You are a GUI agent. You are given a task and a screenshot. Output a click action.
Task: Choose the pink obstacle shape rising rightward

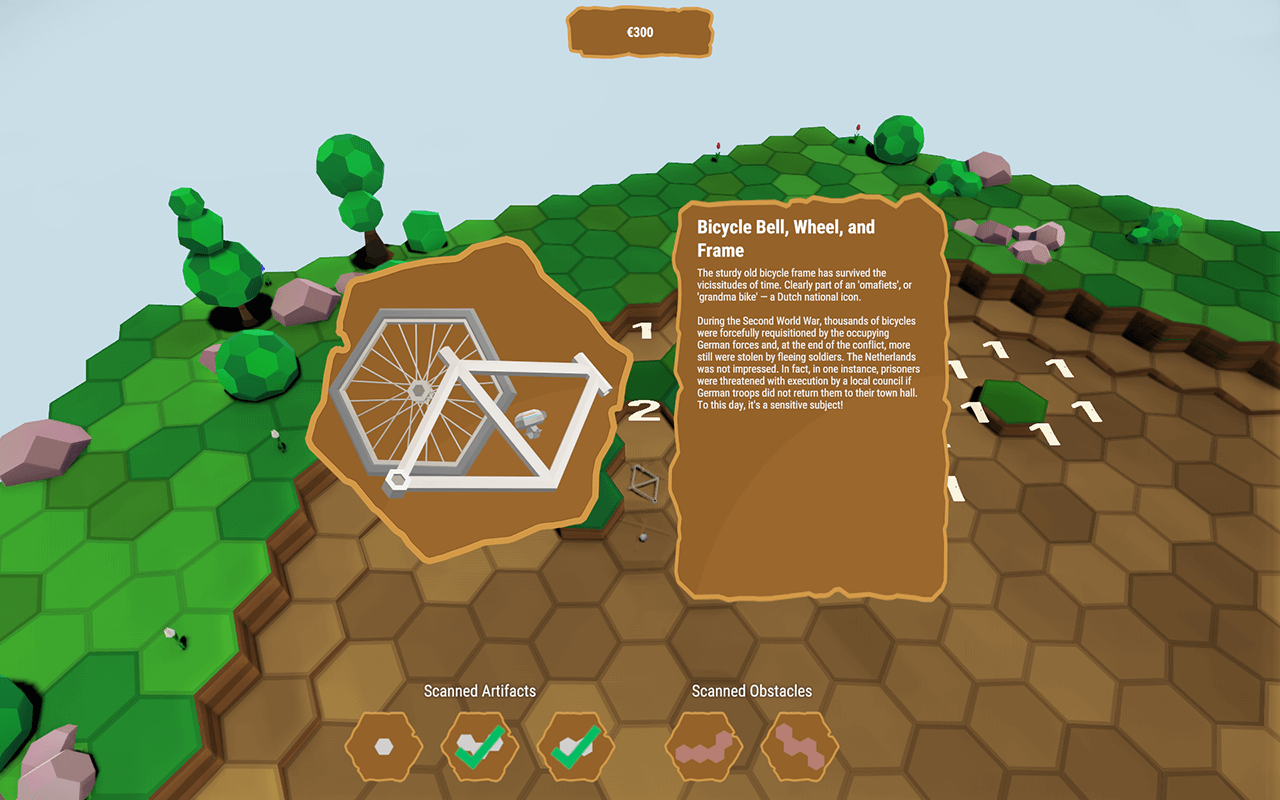click(x=704, y=746)
